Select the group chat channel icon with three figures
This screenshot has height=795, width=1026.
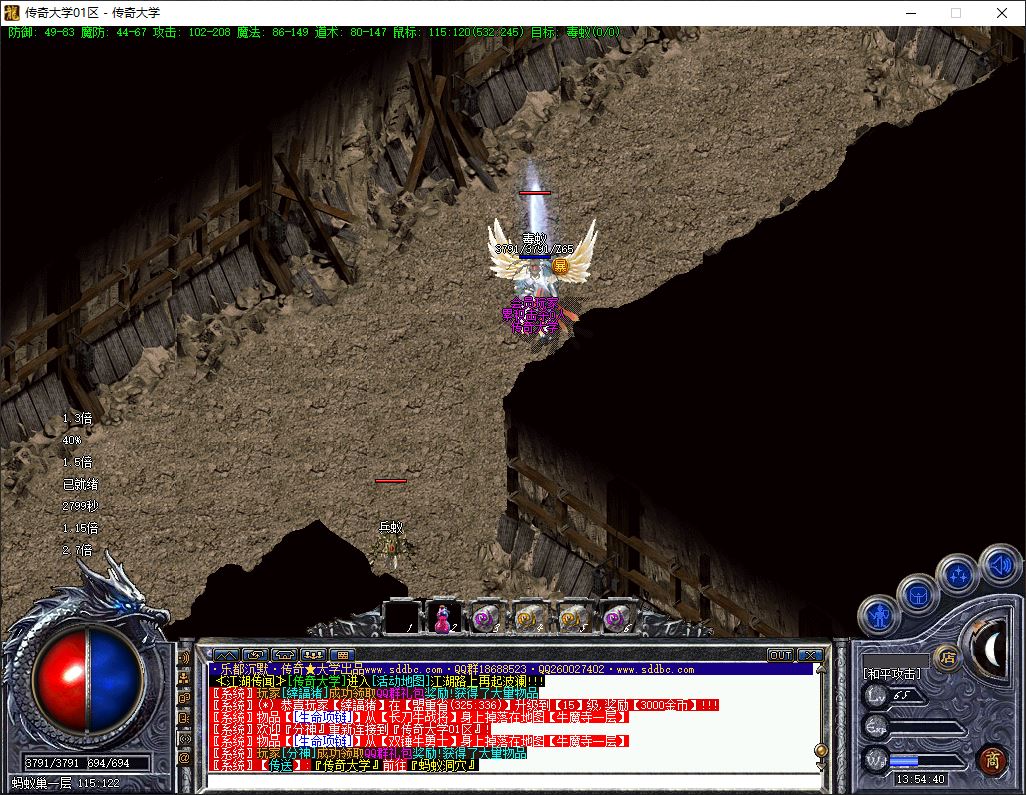(x=185, y=677)
